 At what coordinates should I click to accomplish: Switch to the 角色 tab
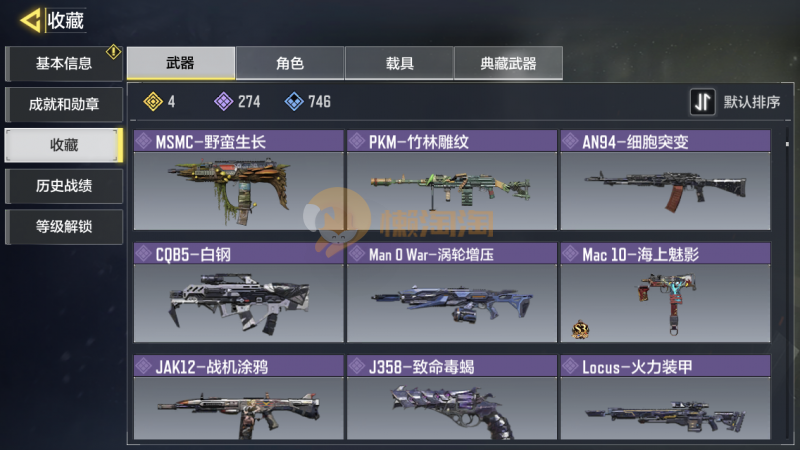coord(290,63)
